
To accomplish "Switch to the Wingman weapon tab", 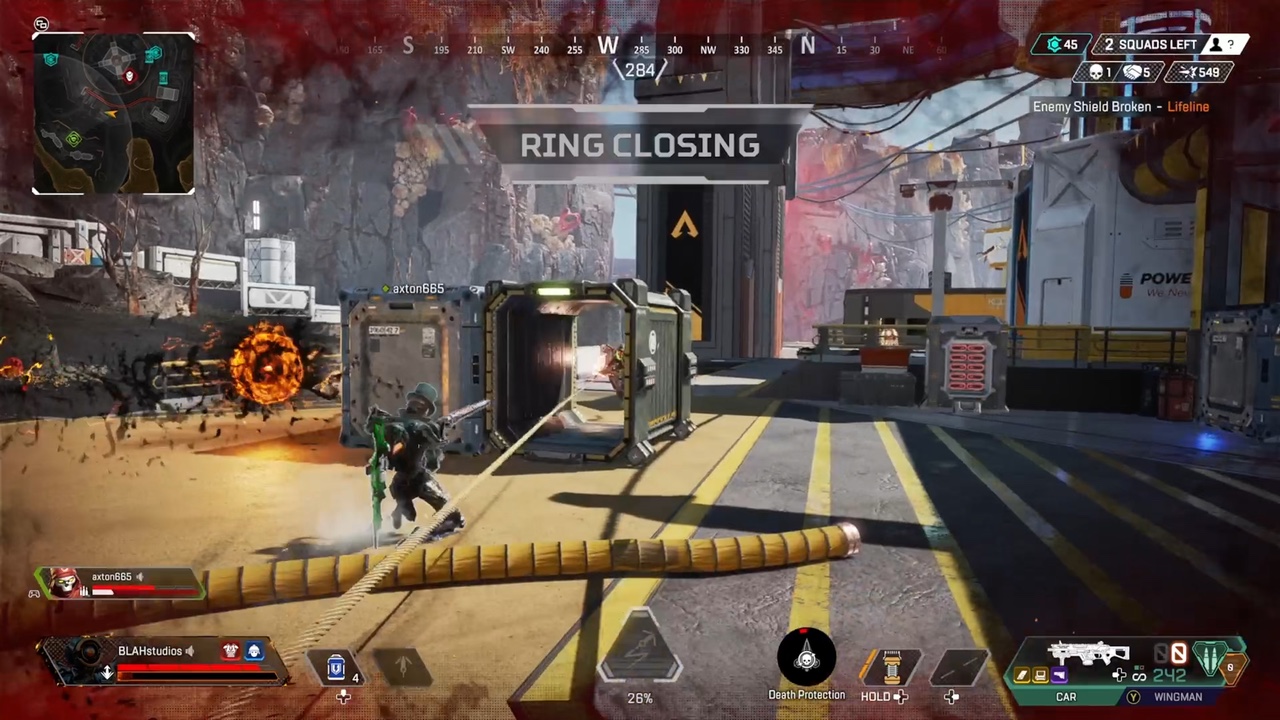I will pyautogui.click(x=1177, y=696).
